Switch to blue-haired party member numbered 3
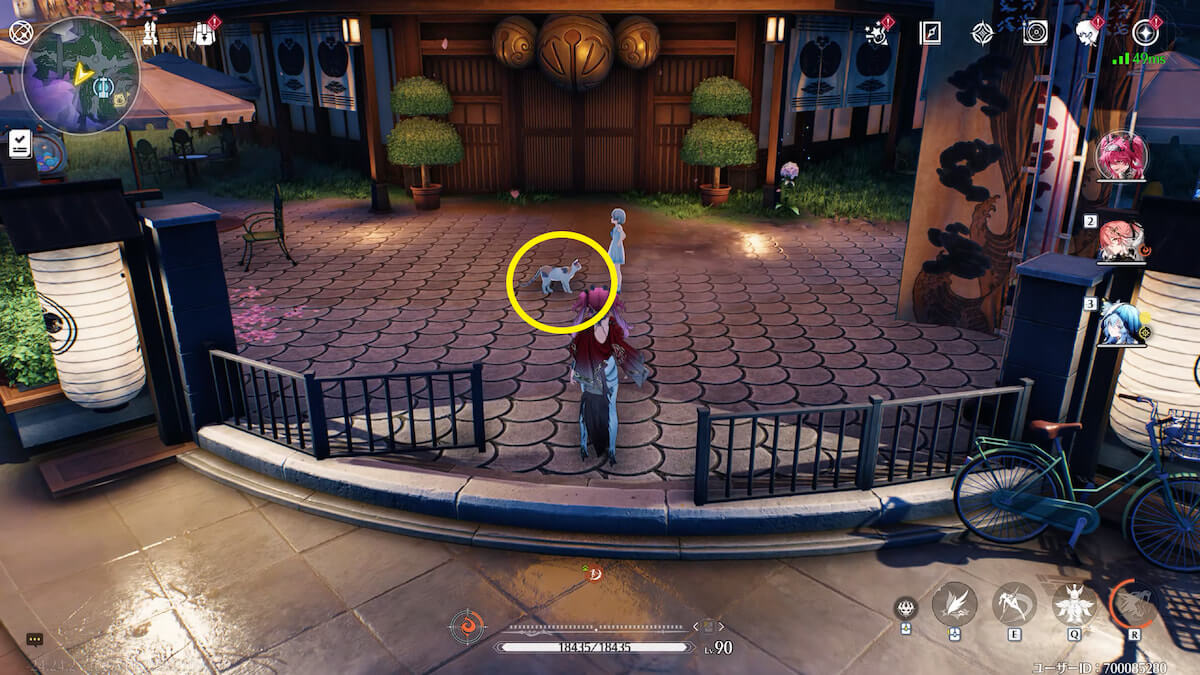Image resolution: width=1200 pixels, height=675 pixels. 1121,323
